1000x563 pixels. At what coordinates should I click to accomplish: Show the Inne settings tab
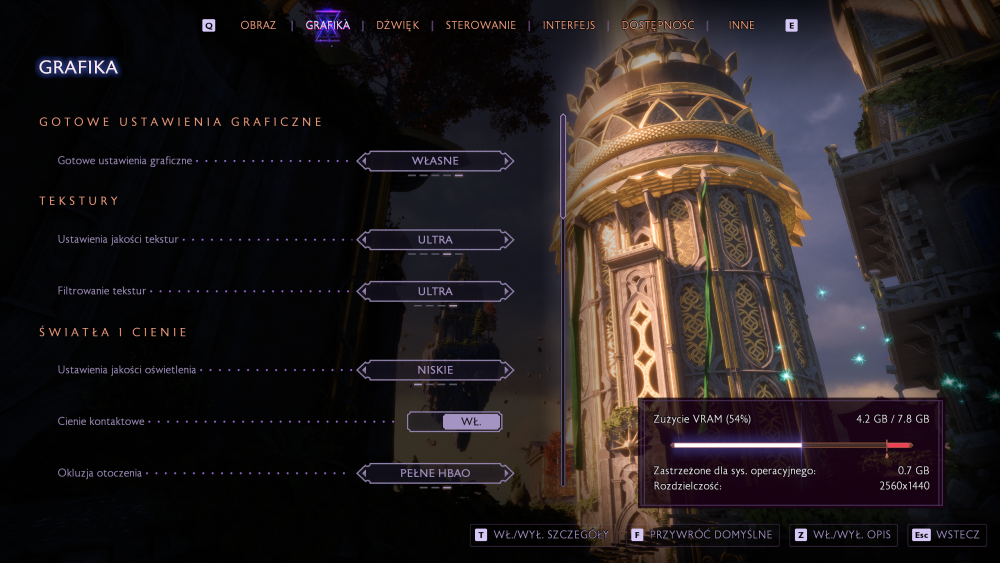point(742,25)
